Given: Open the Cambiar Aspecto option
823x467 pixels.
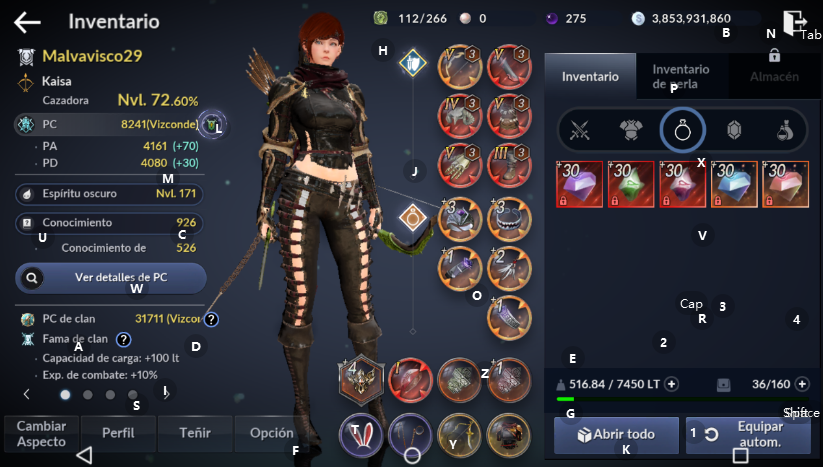Looking at the screenshot, I should [x=41, y=433].
